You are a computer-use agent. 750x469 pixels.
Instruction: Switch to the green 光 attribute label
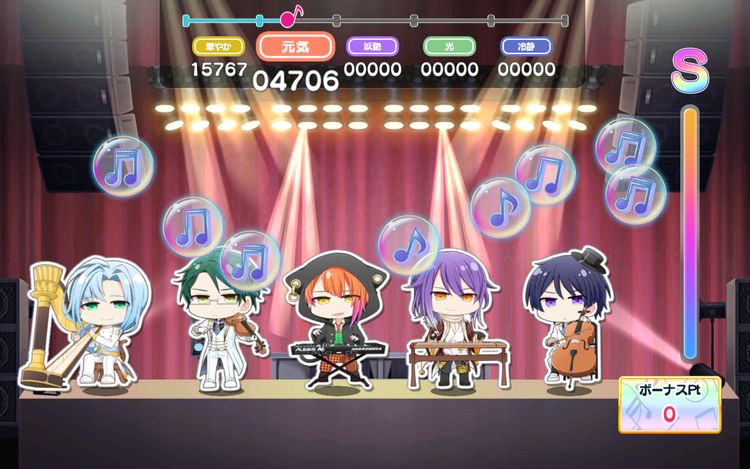[449, 46]
